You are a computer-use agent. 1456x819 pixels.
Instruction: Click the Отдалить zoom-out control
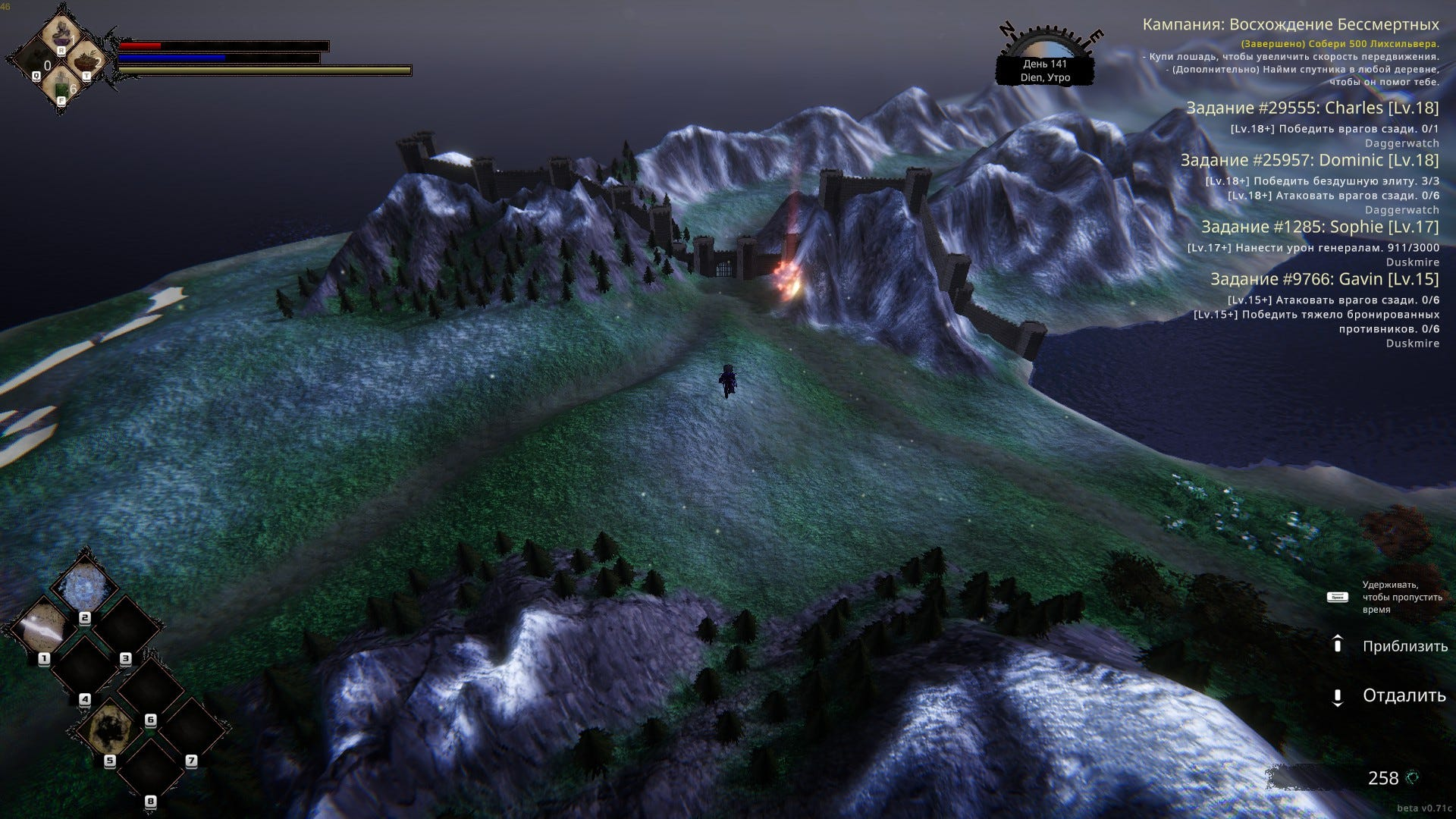pos(1404,695)
